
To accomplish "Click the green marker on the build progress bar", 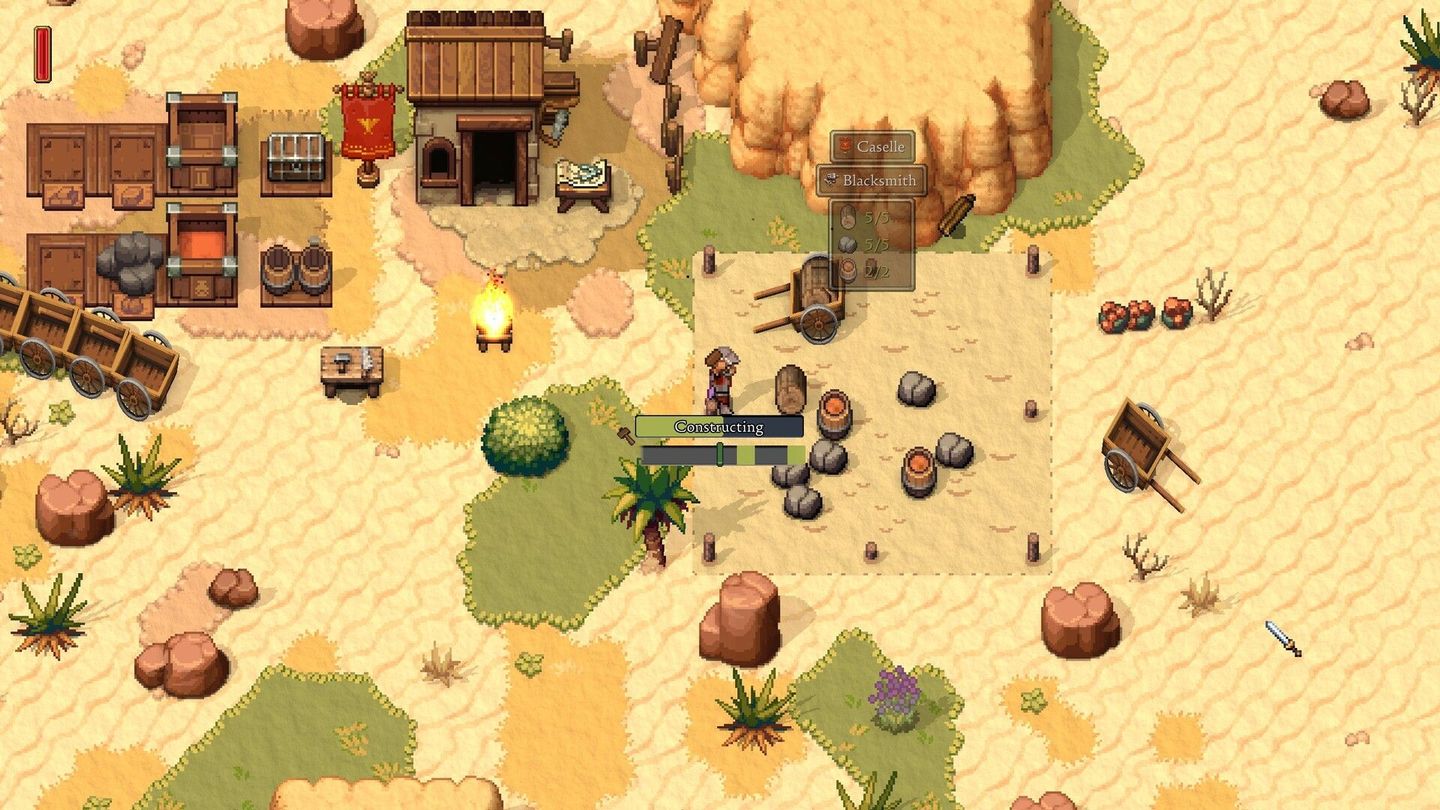I will pos(720,453).
